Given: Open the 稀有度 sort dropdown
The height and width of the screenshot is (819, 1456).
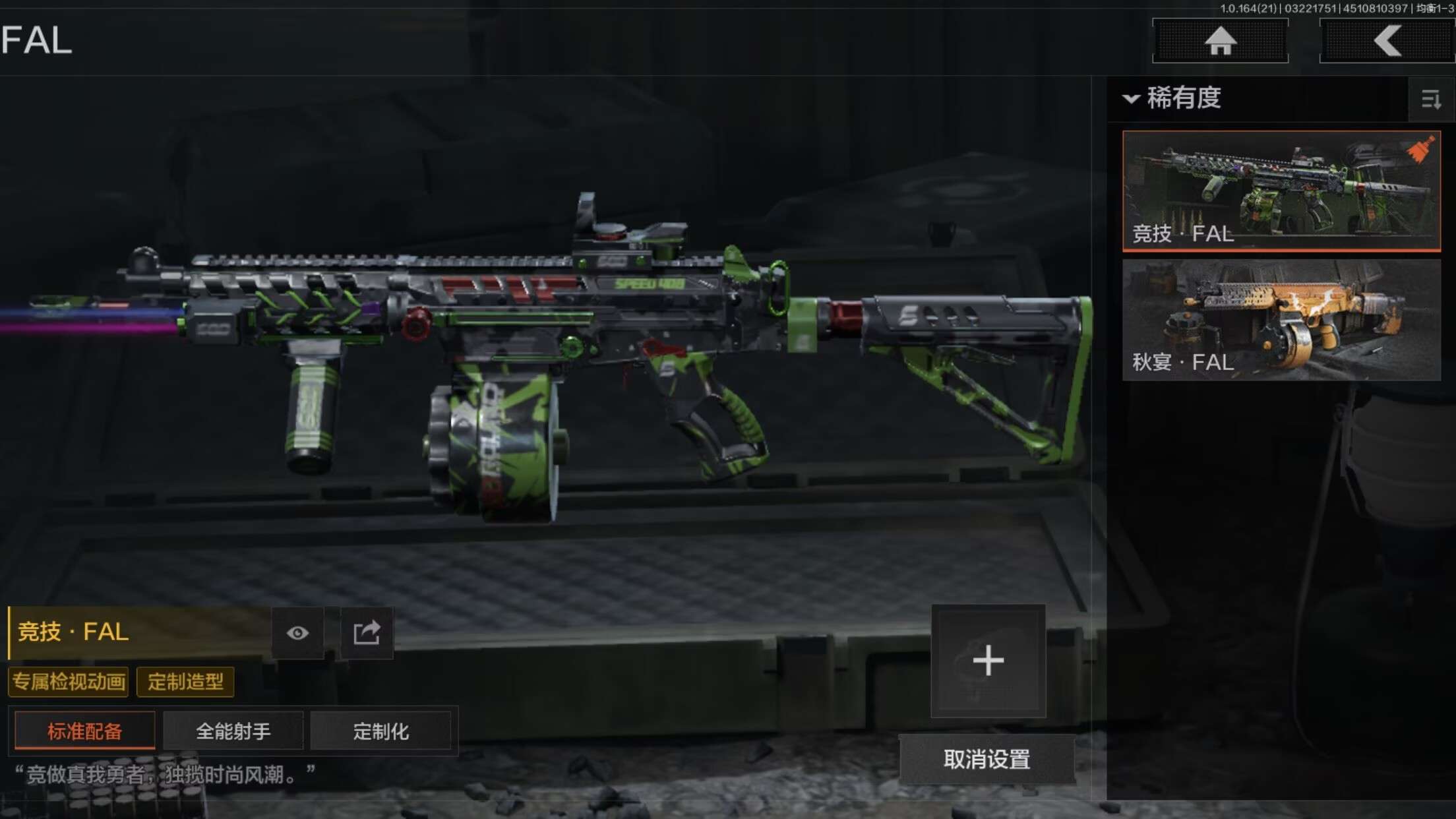Looking at the screenshot, I should click(1174, 98).
